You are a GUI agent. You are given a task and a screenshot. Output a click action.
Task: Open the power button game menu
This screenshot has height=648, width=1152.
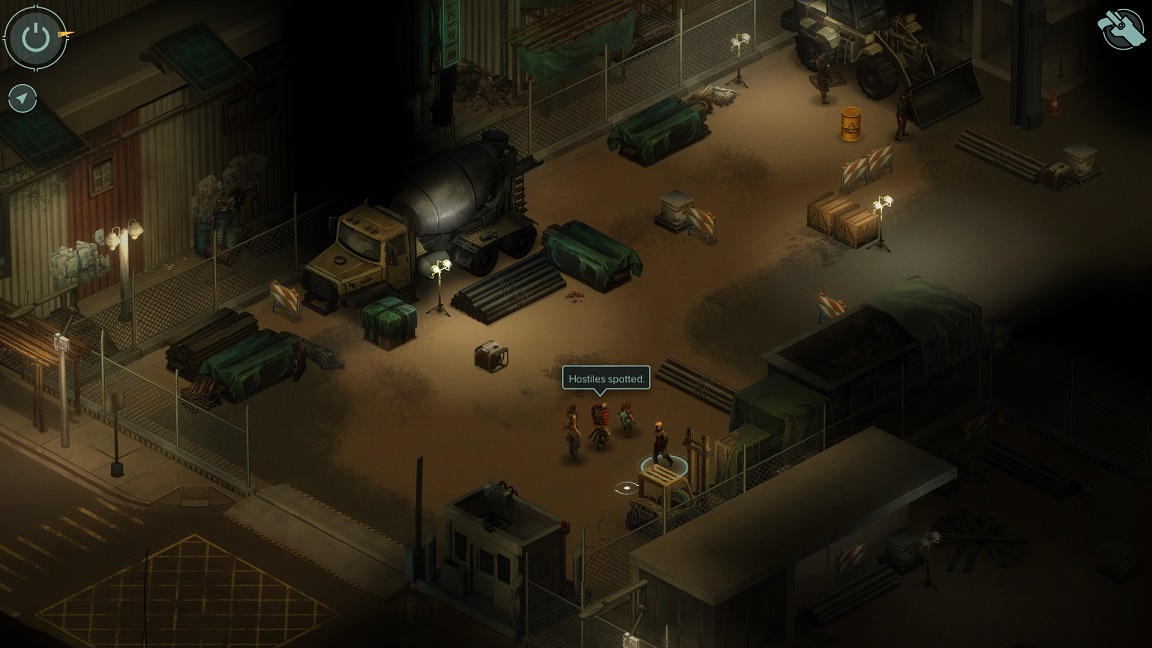[x=36, y=38]
